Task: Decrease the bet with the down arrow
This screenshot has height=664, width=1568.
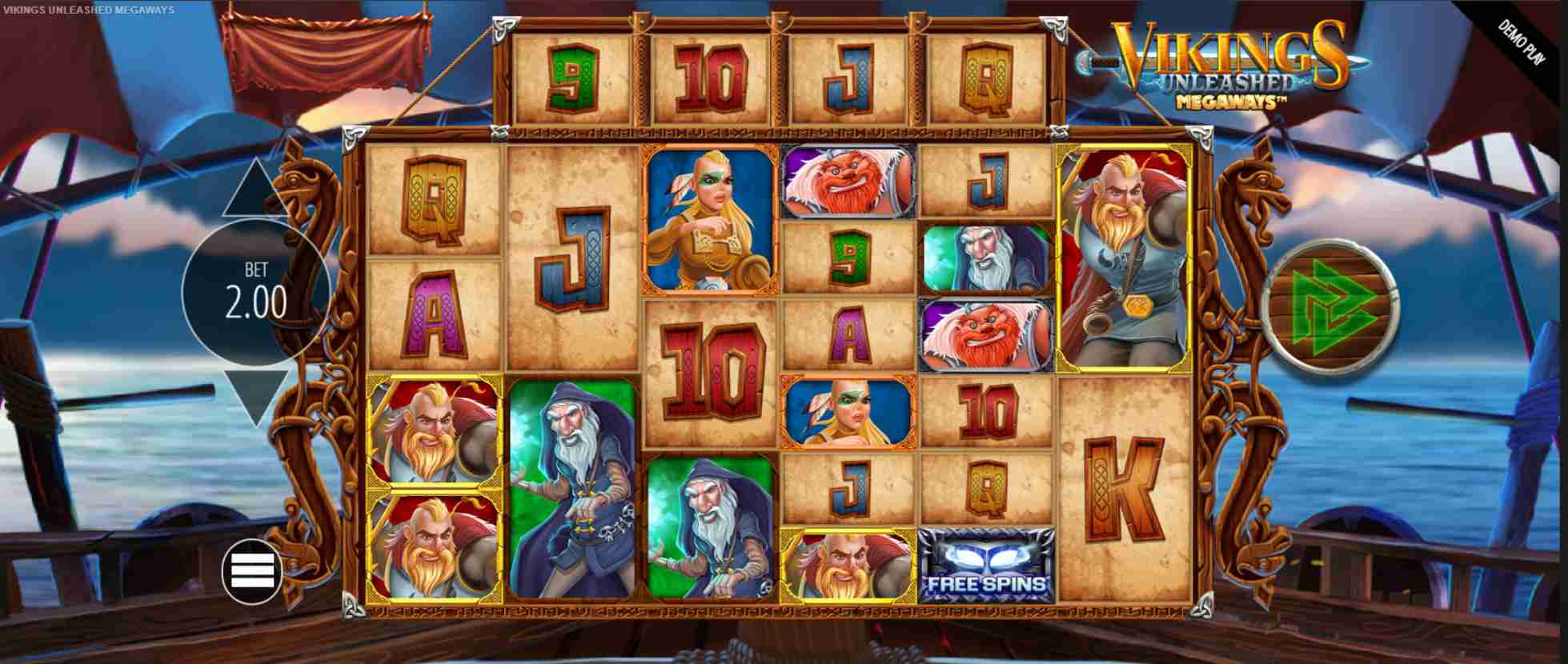Action: point(255,395)
